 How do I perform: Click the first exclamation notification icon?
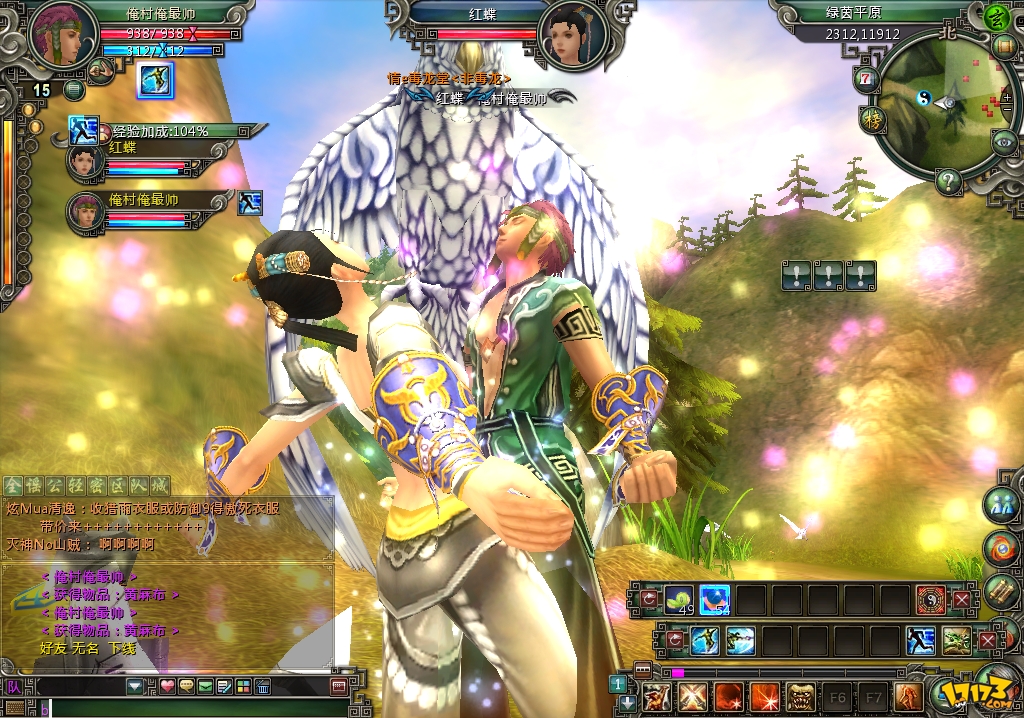point(795,276)
